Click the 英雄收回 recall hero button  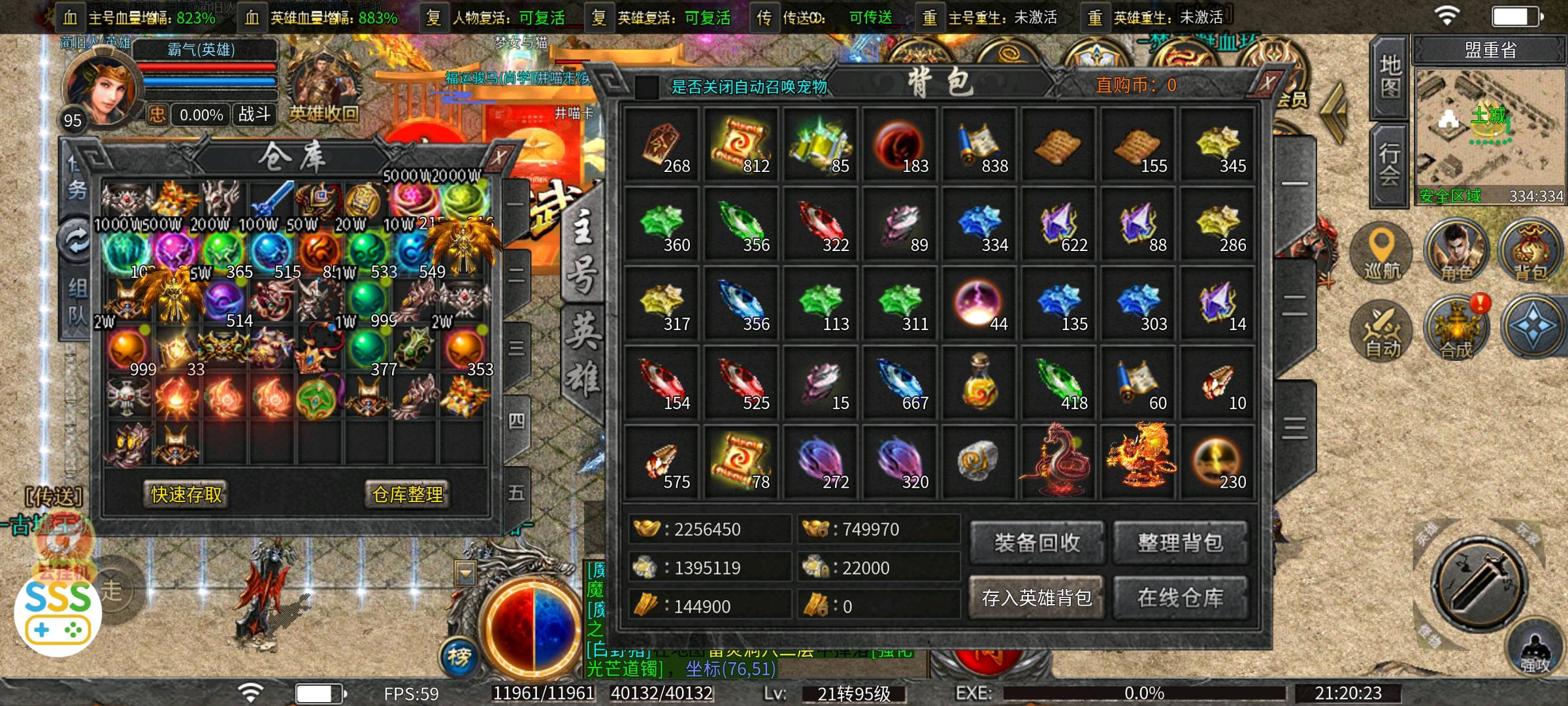tap(323, 114)
